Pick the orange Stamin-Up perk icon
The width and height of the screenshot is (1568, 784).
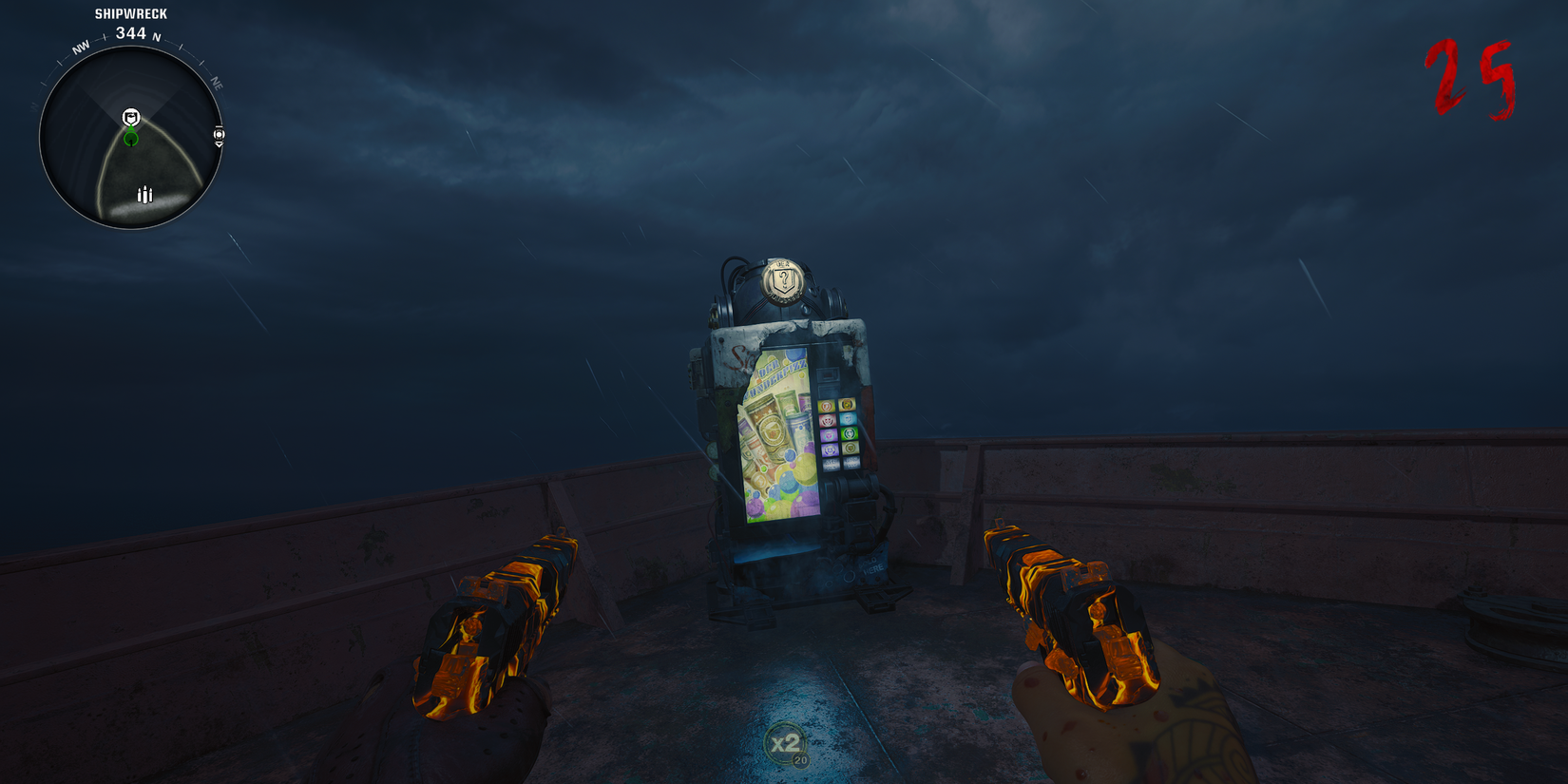click(x=827, y=406)
